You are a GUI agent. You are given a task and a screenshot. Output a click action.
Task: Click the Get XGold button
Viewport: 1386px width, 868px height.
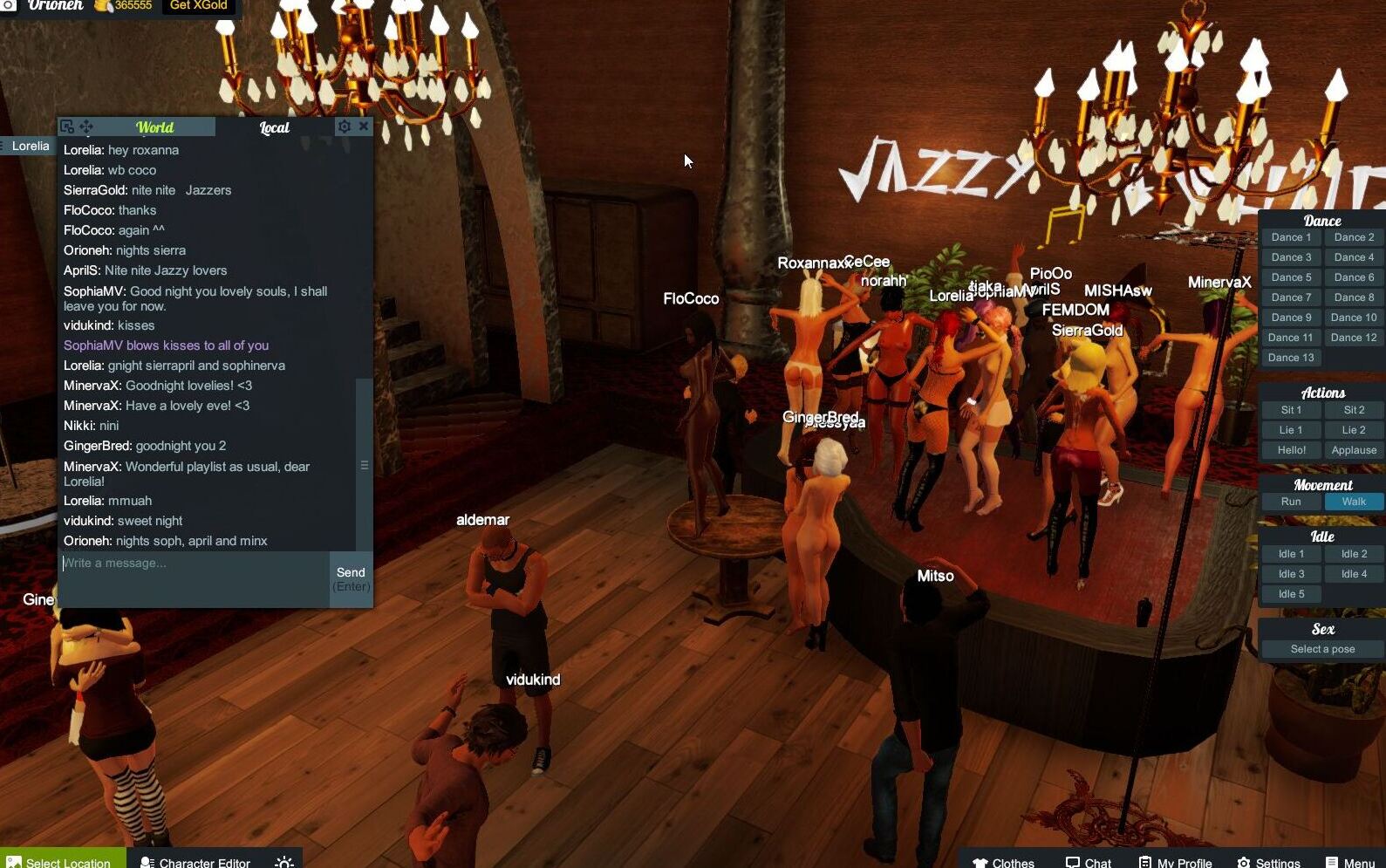click(197, 5)
